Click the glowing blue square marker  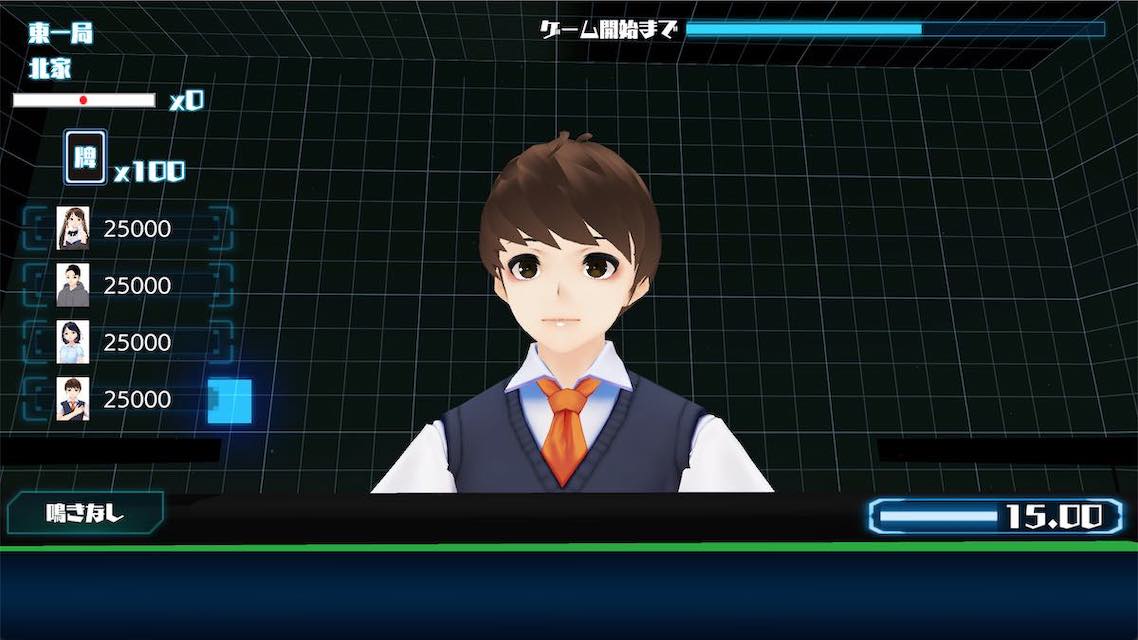point(229,401)
